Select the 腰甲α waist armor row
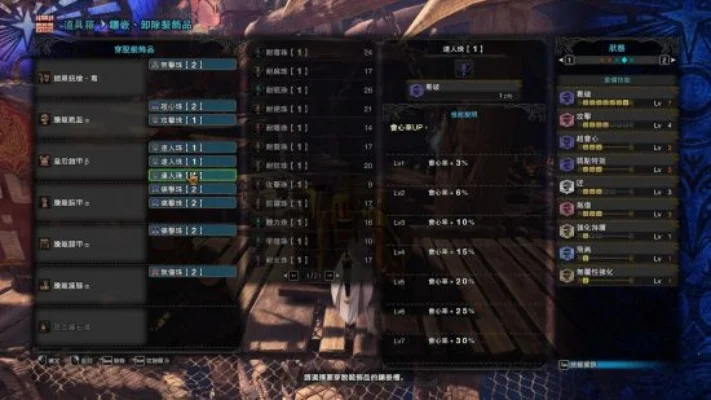 (x=90, y=243)
